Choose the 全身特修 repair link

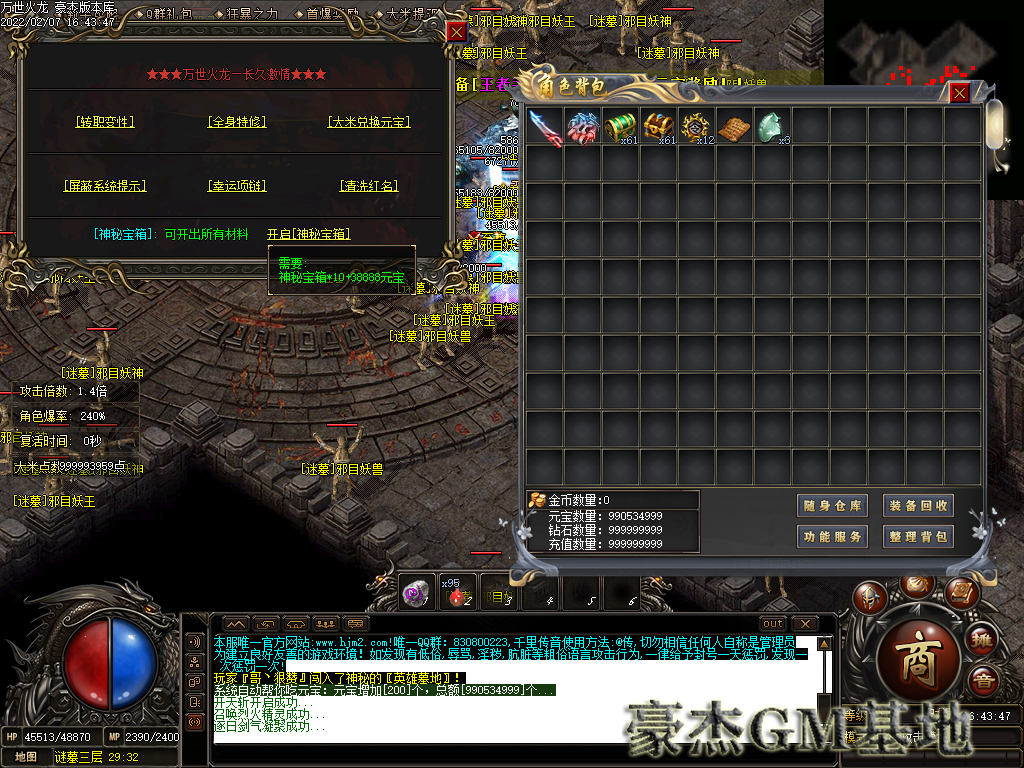coord(237,122)
